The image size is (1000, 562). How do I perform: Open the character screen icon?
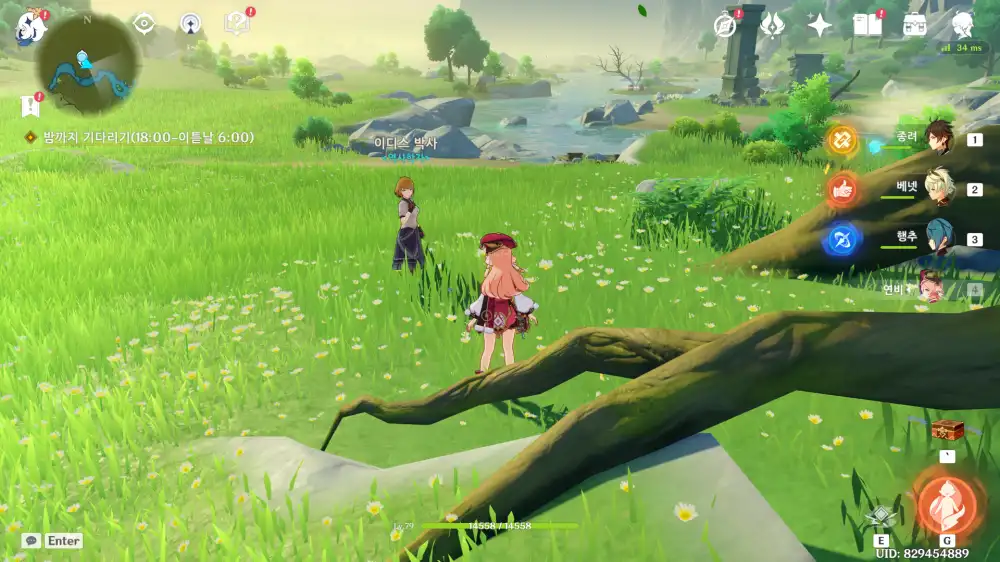pos(962,25)
